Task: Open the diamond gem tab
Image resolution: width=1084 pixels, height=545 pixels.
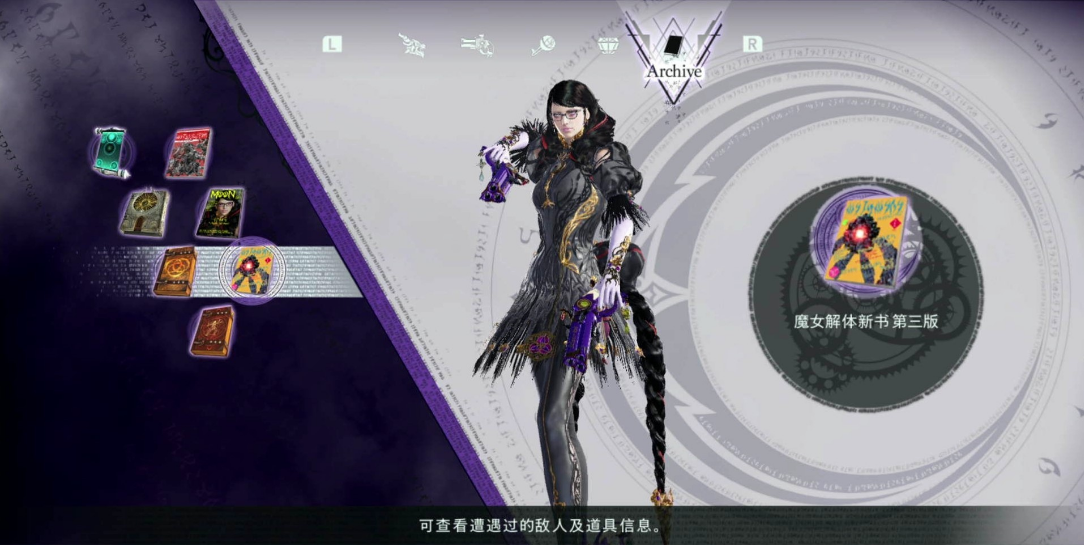Action: tap(607, 44)
